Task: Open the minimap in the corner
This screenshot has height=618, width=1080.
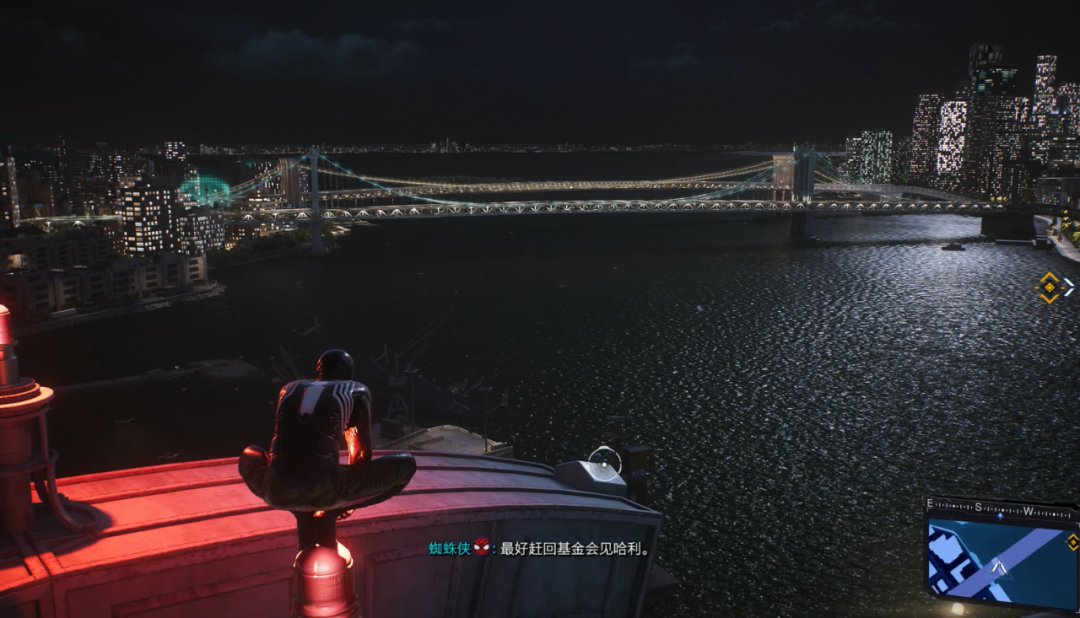Action: click(1000, 564)
